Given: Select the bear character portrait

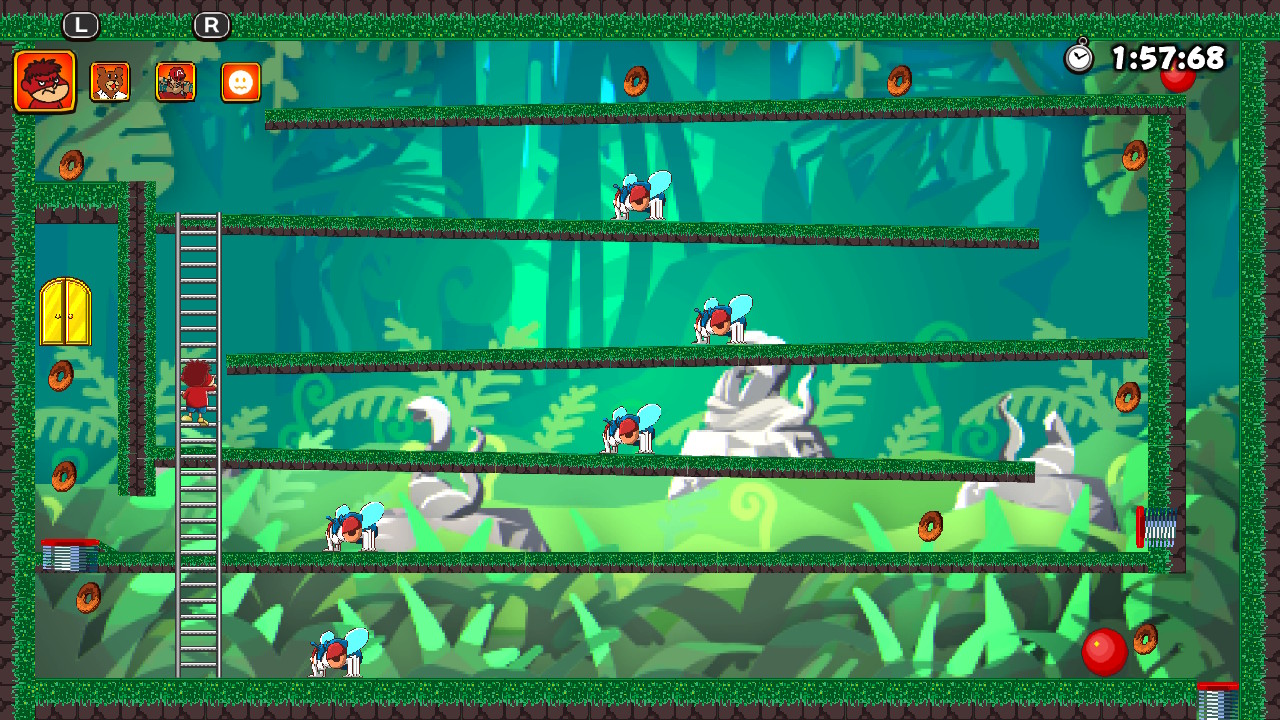Looking at the screenshot, I should point(110,82).
